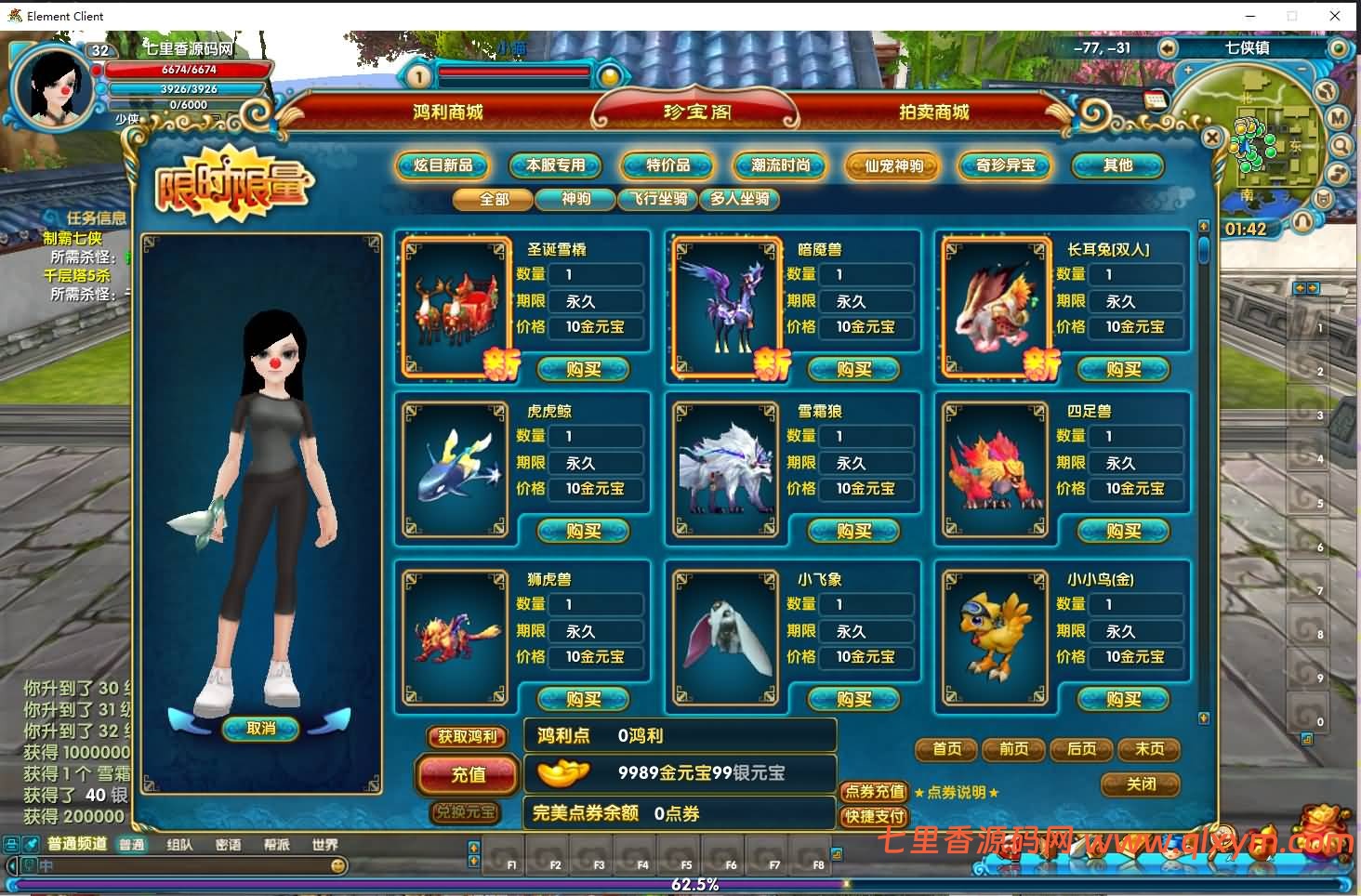
Task: Open the world map via the M minimap icon
Action: pyautogui.click(x=1339, y=117)
